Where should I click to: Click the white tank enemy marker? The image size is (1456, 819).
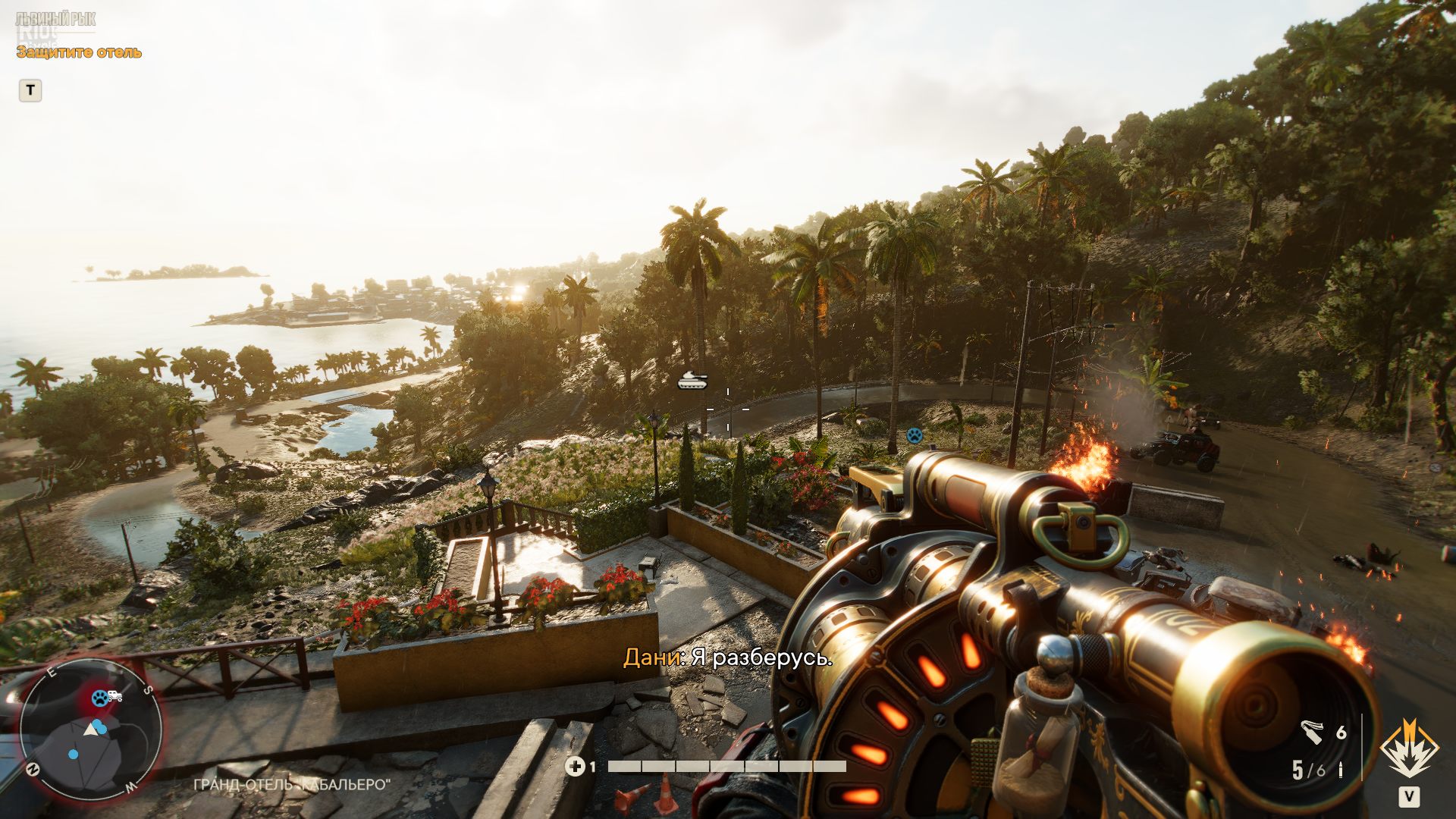[692, 381]
